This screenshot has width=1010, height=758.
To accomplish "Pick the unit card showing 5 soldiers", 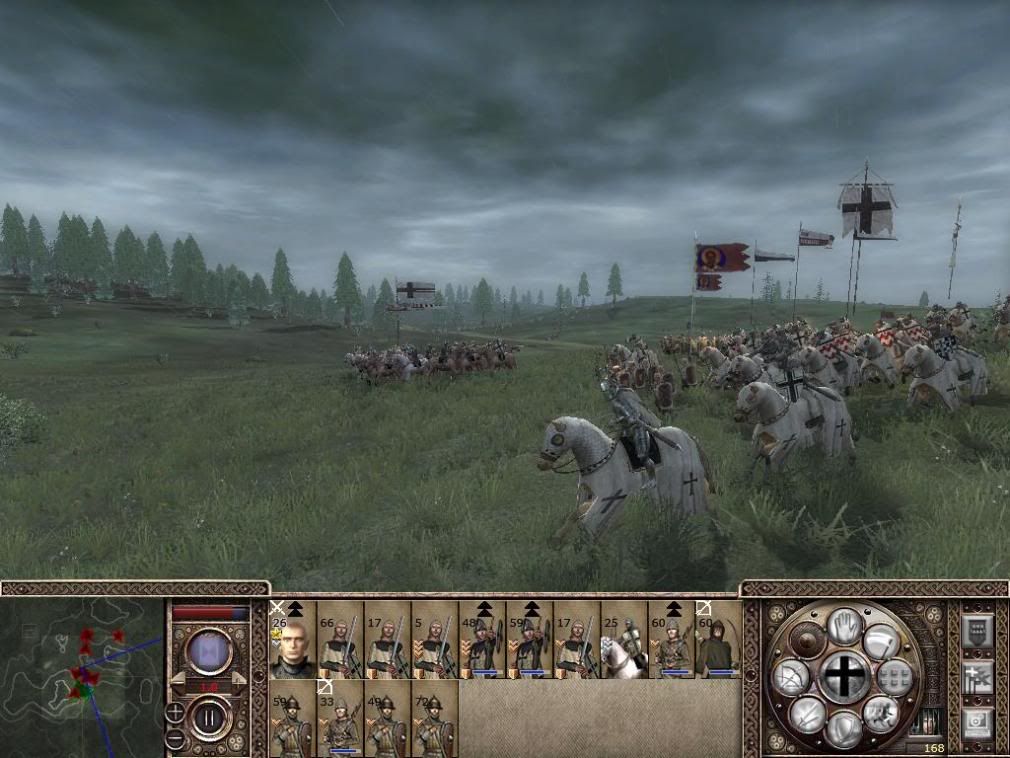I will coord(435,640).
